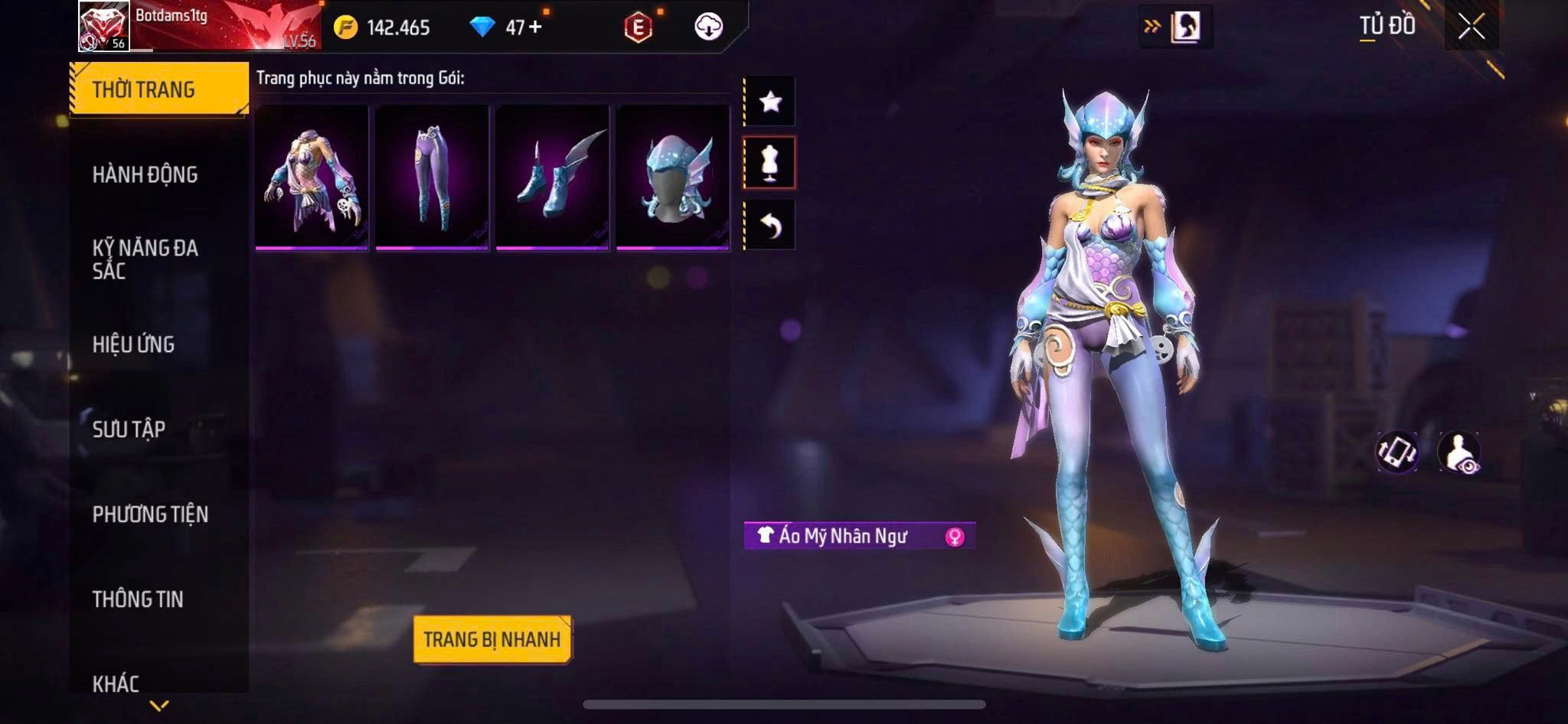
Task: Click the undo arrow button
Action: pos(770,225)
